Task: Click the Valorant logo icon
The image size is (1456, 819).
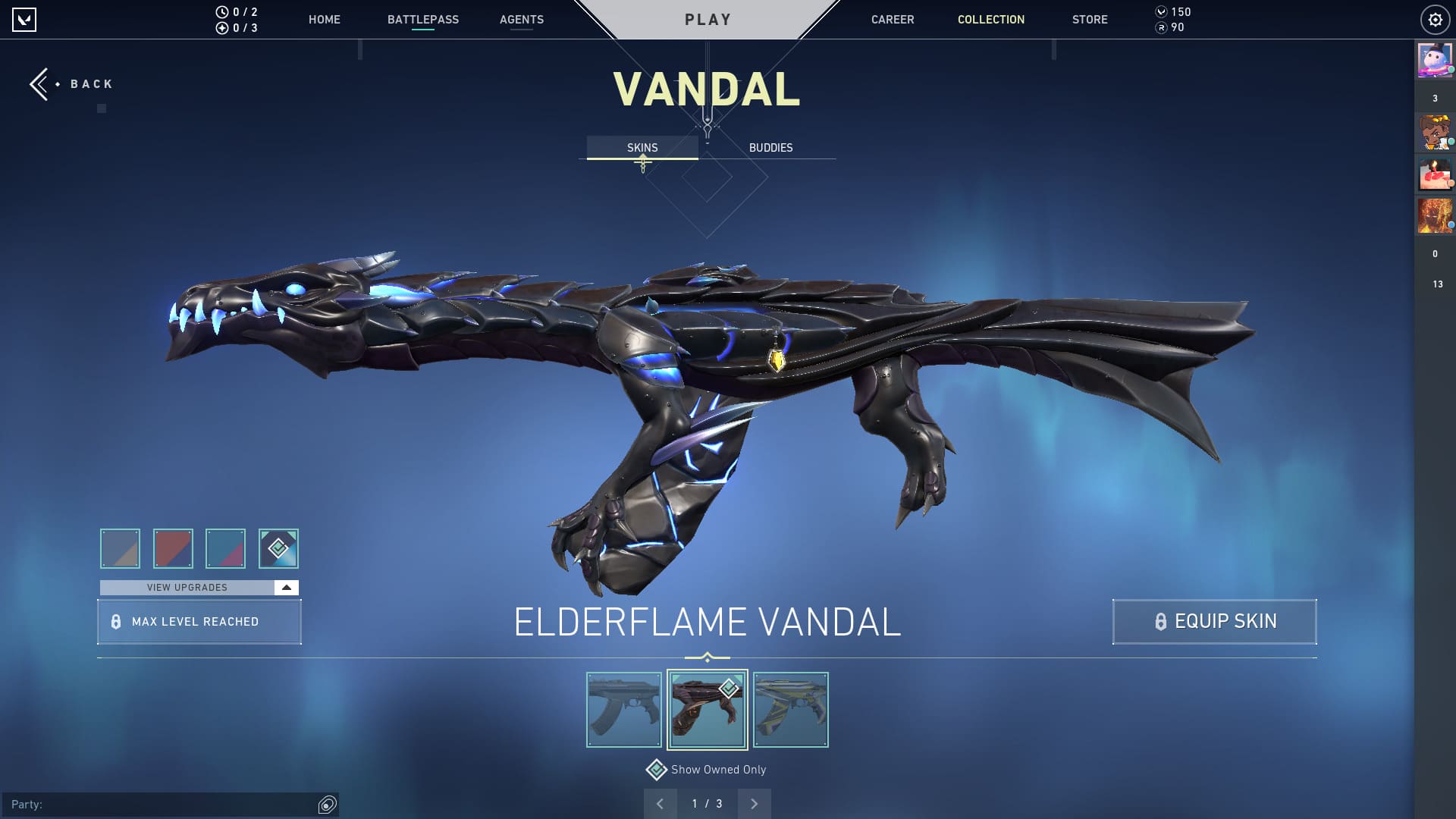Action: (24, 20)
